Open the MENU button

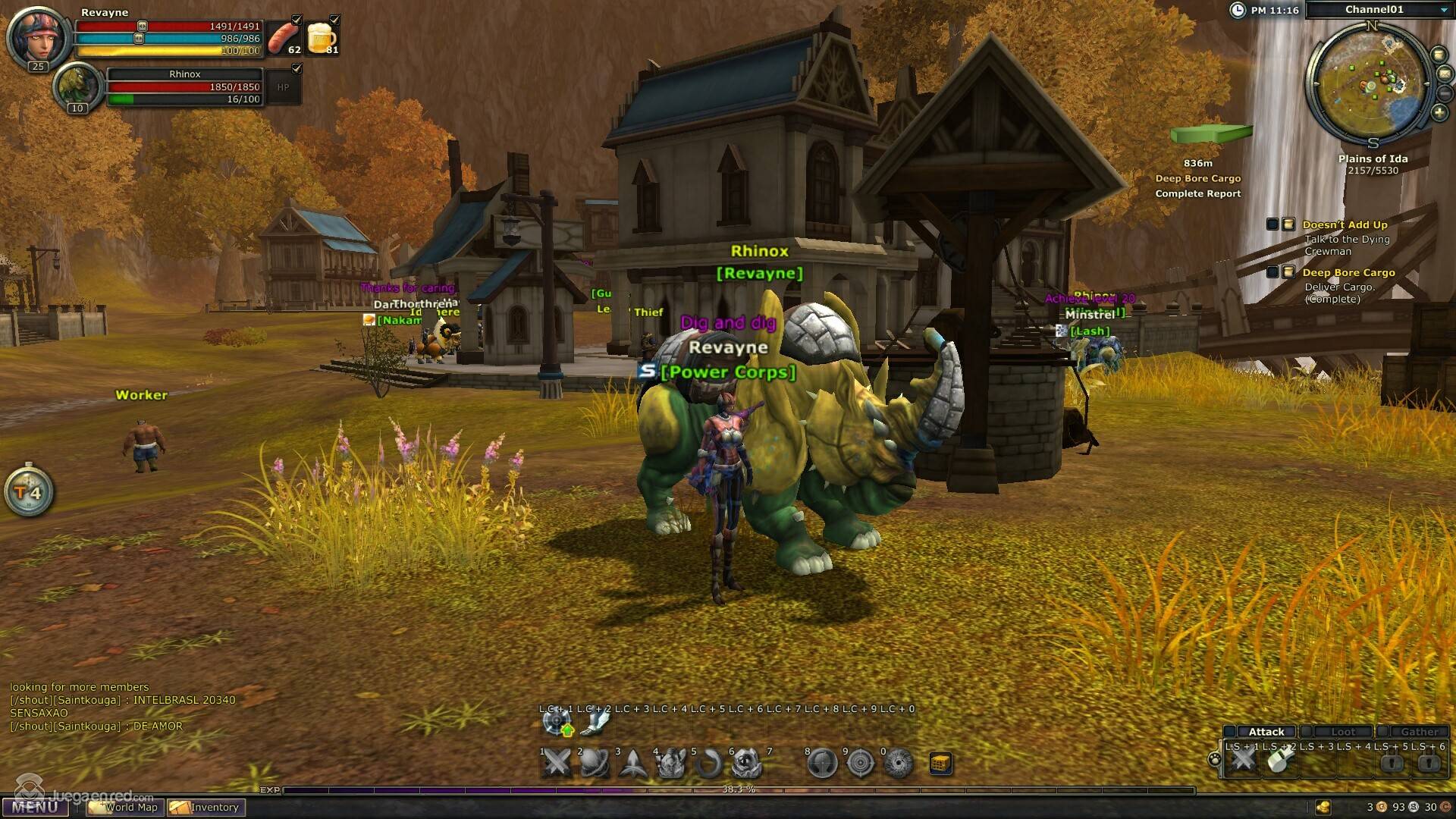pos(35,807)
